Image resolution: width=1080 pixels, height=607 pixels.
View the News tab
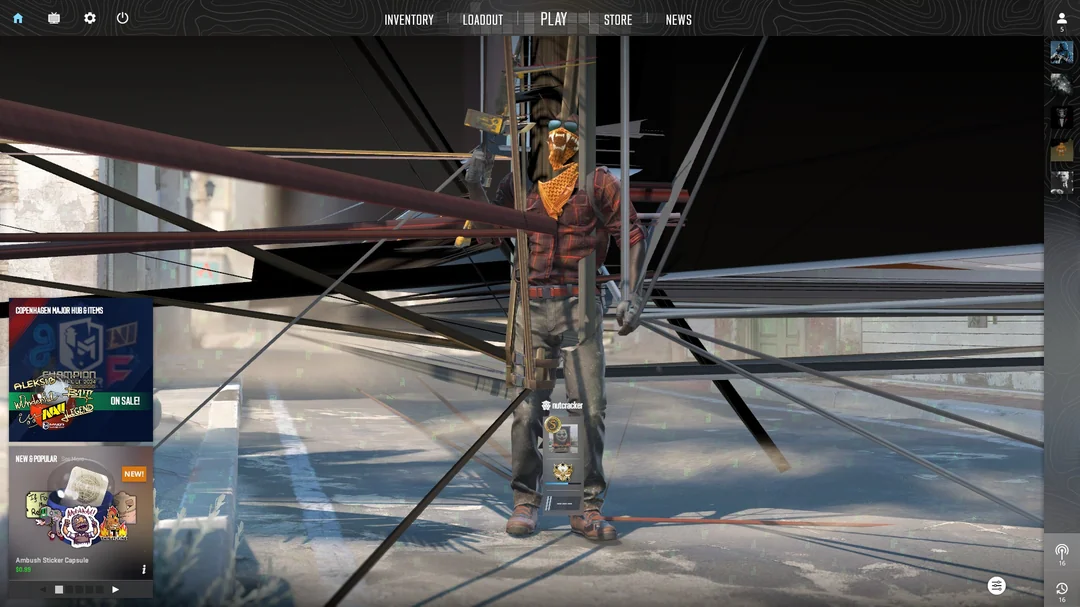pos(679,20)
